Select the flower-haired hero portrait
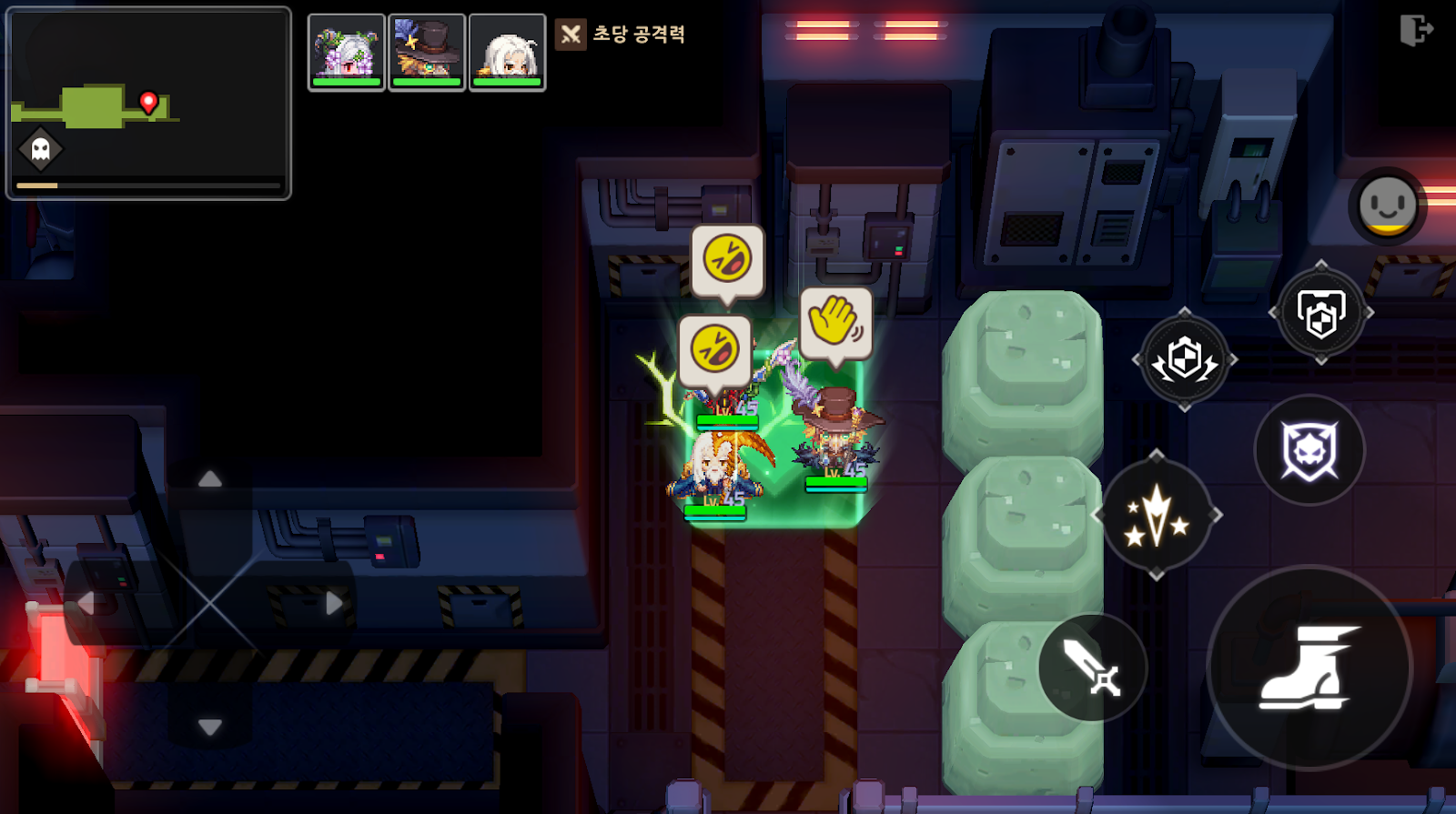The height and width of the screenshot is (814, 1456). [346, 52]
